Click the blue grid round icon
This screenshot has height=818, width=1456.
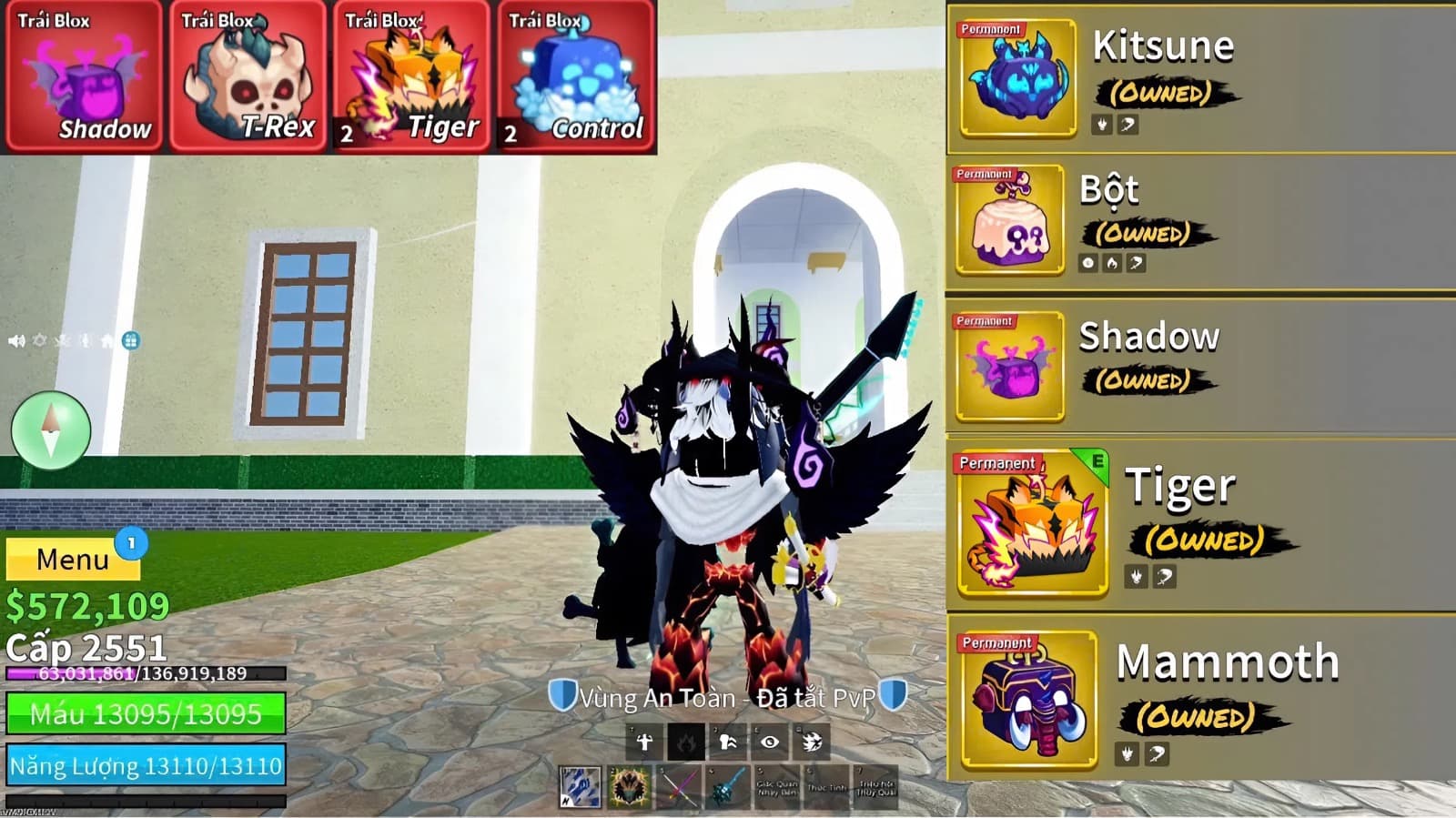(131, 341)
